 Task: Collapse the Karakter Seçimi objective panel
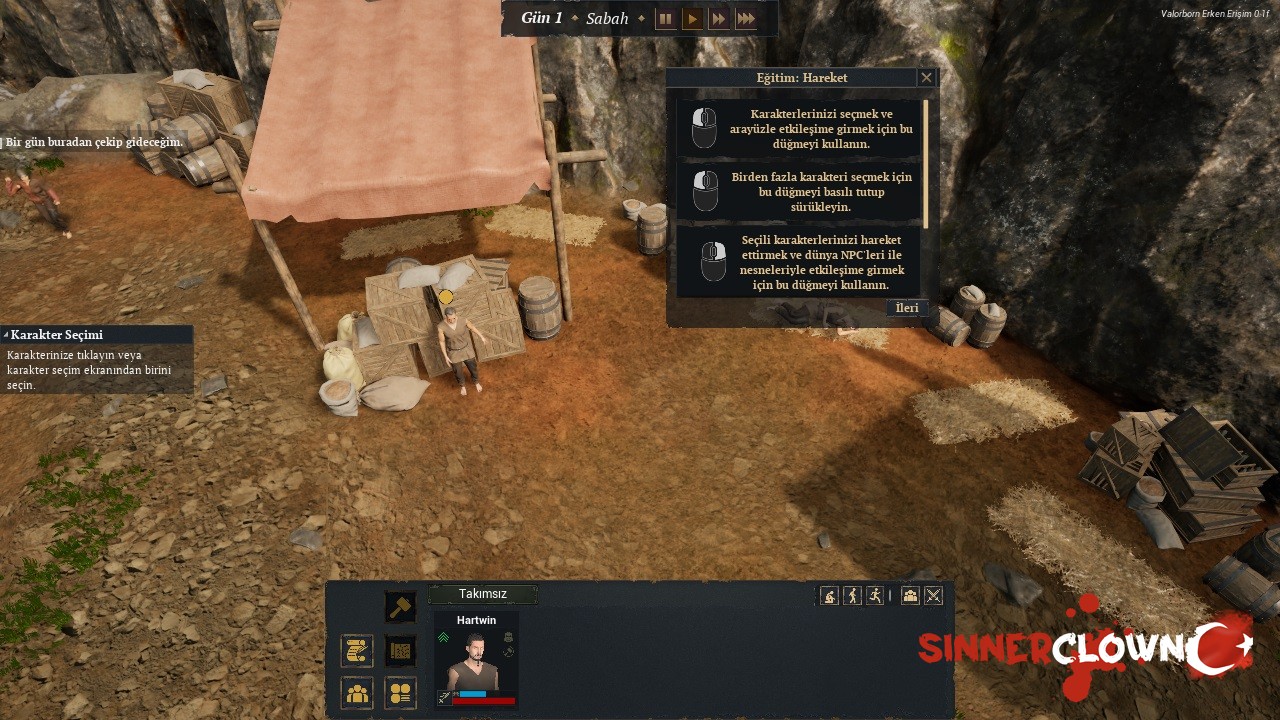coord(6,335)
